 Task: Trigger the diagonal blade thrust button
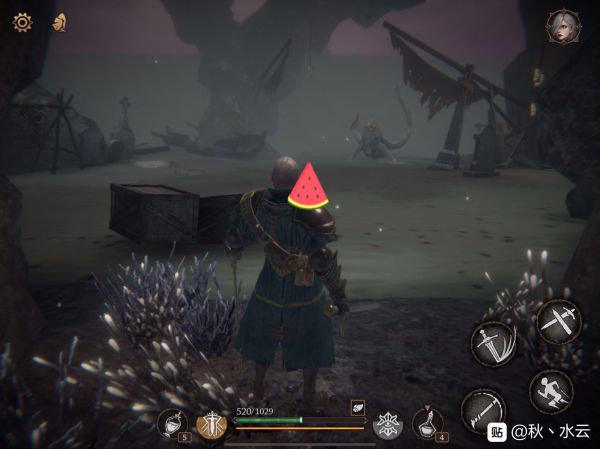coord(482,410)
